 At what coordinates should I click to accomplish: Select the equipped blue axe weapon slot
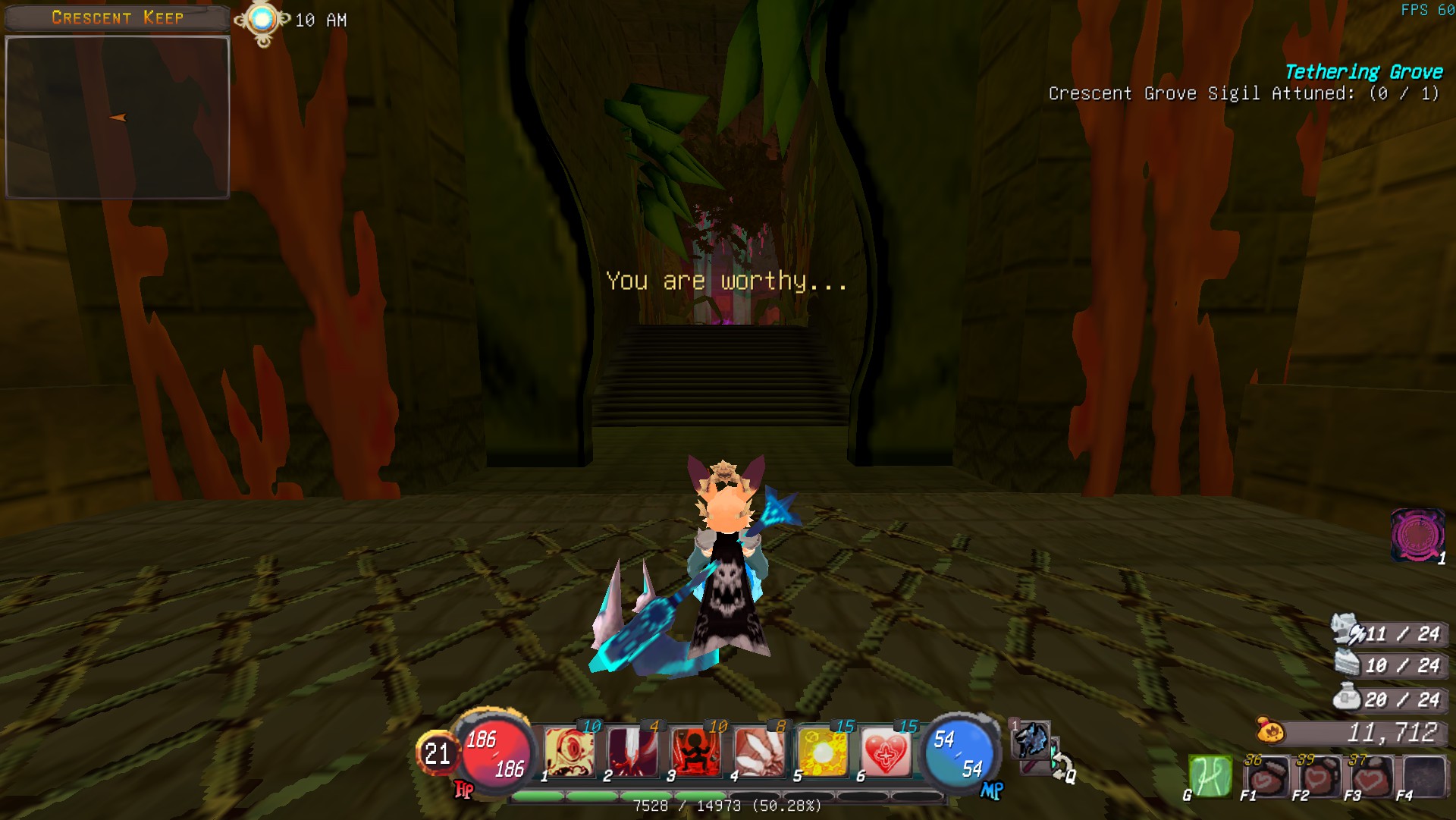coord(1031,740)
